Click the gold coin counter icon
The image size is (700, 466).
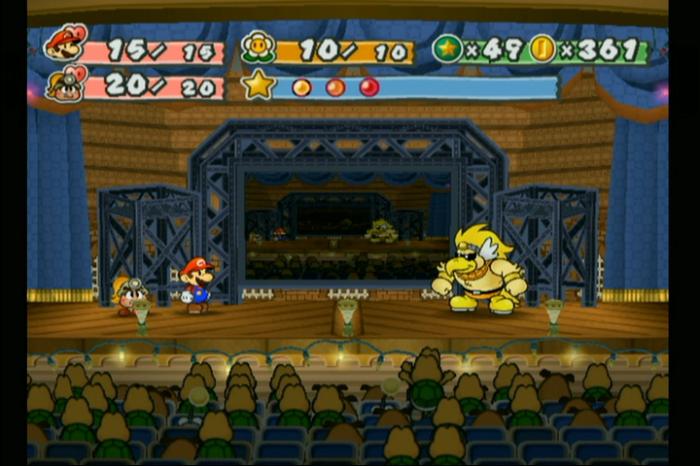click(542, 48)
